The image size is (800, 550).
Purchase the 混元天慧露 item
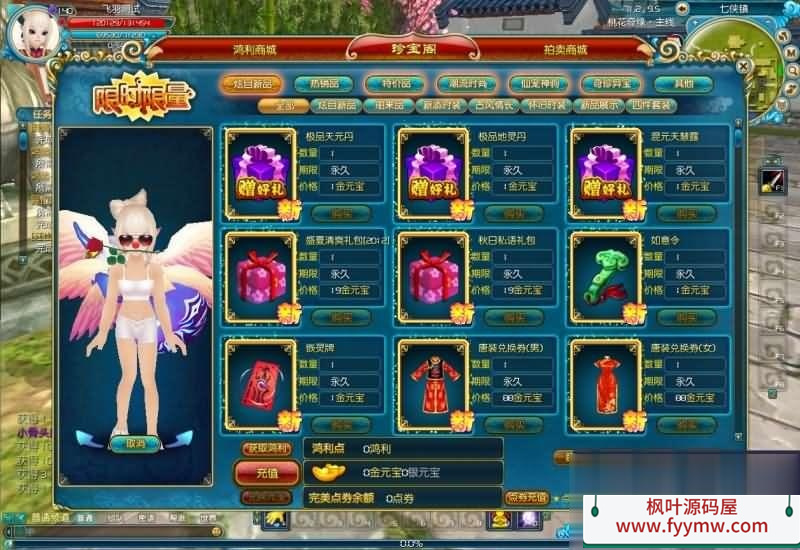[x=686, y=212]
